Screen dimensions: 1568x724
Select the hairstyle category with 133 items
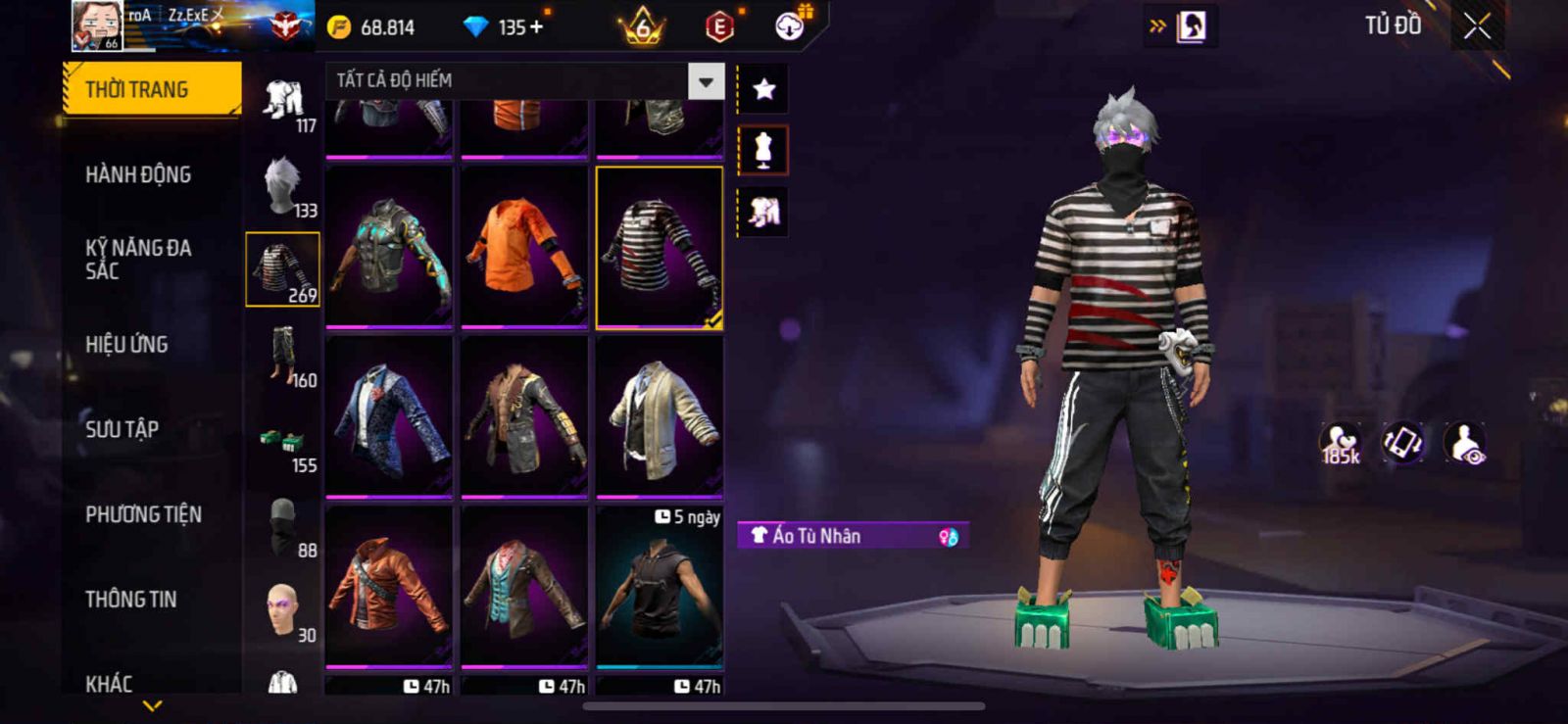point(283,186)
